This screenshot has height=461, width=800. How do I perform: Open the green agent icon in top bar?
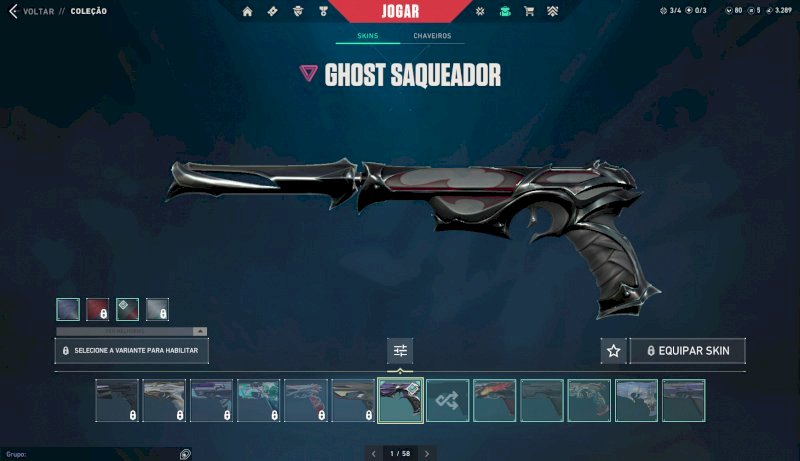click(505, 11)
